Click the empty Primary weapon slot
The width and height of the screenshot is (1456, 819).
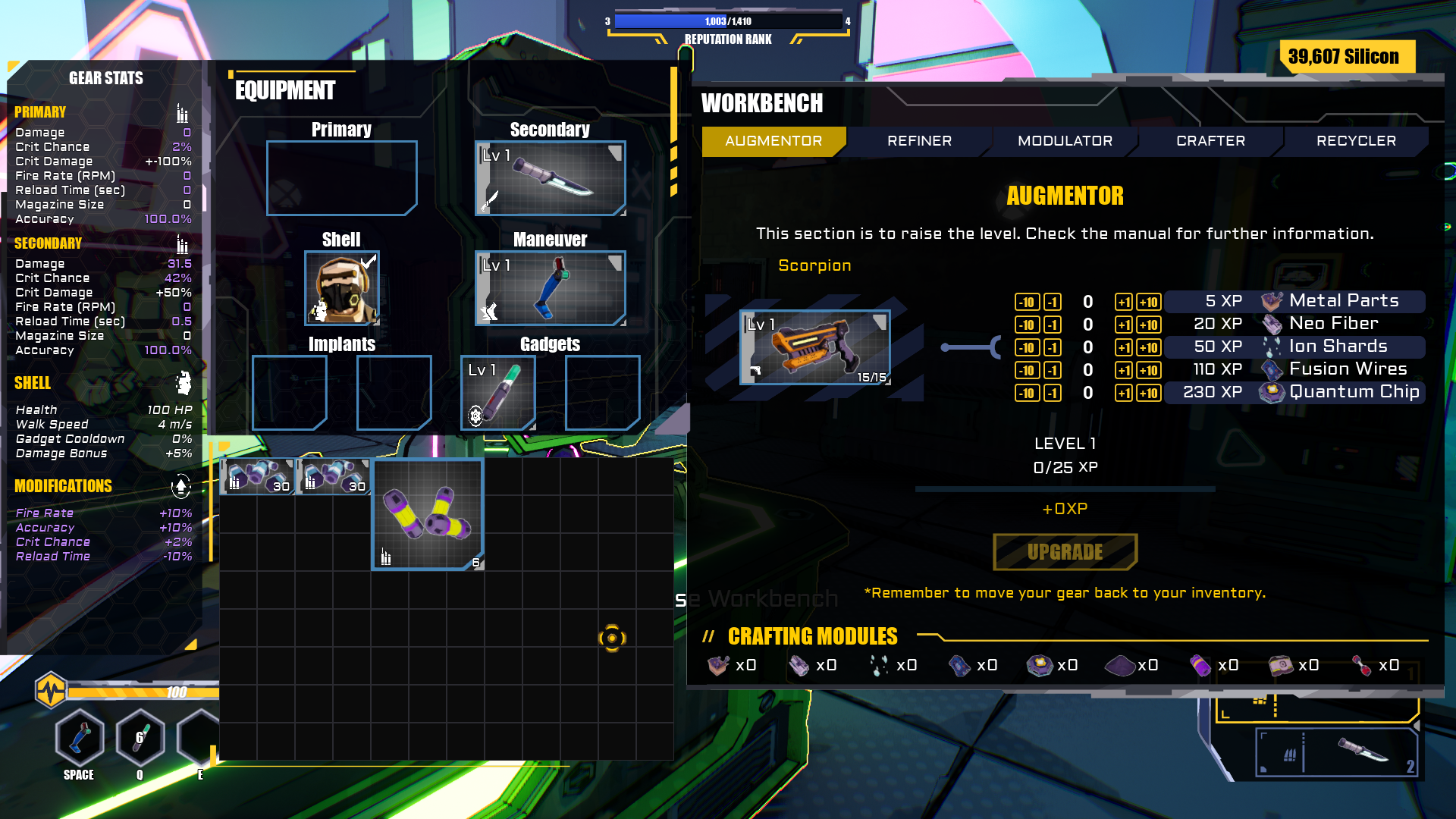tap(341, 178)
